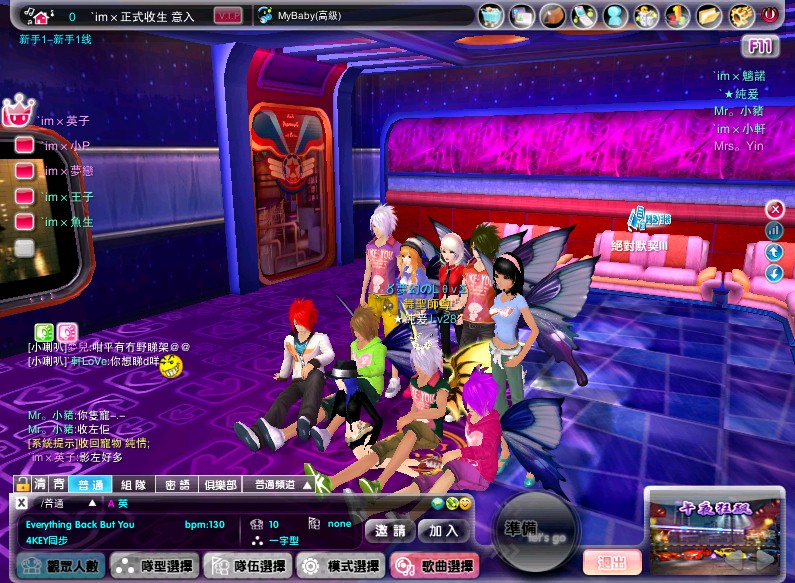Viewport: 795px width, 583px height.
Task: Switch to the 俱樂部 club chat tab
Action: click(x=218, y=485)
